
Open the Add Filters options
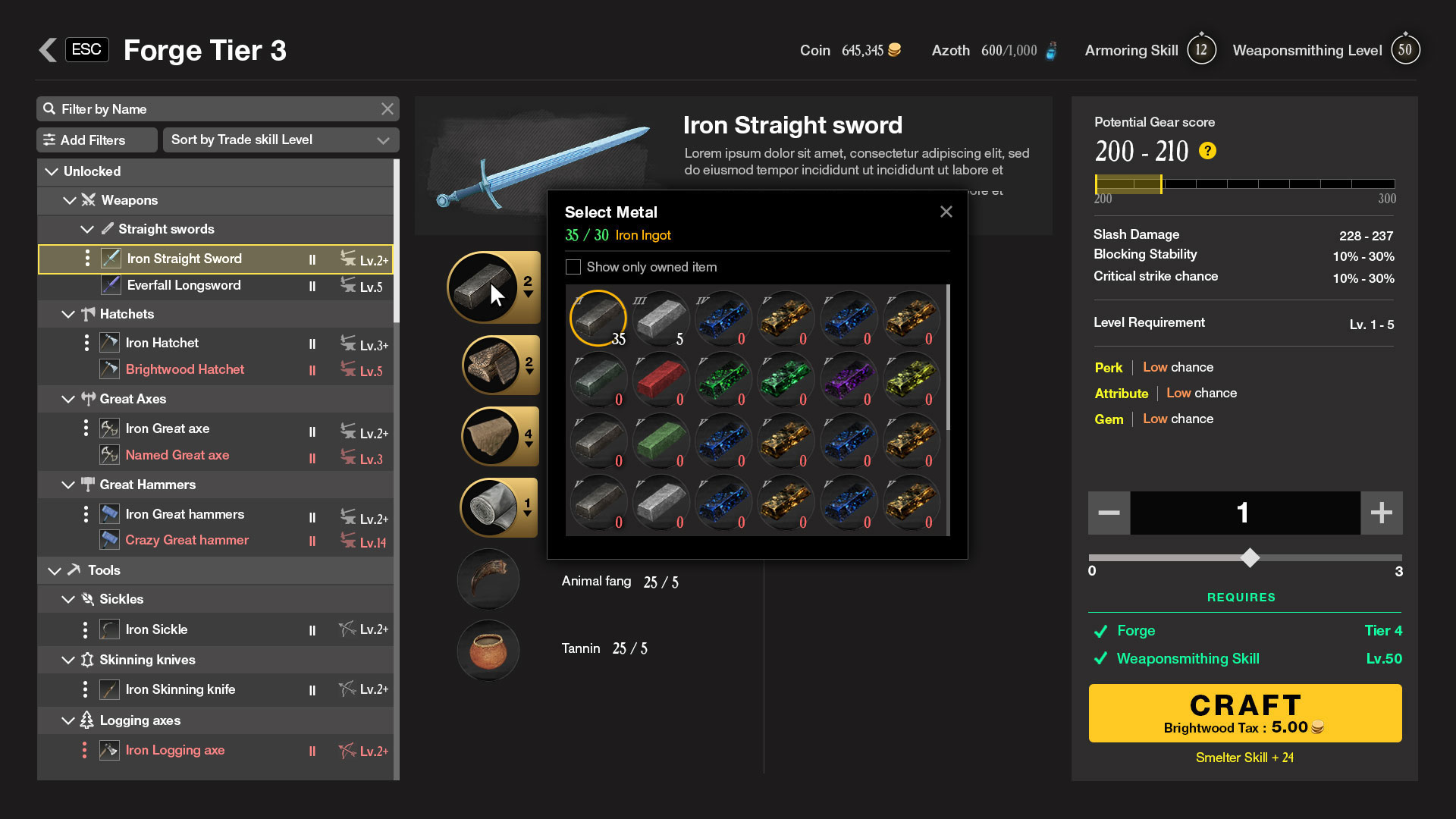click(x=96, y=140)
